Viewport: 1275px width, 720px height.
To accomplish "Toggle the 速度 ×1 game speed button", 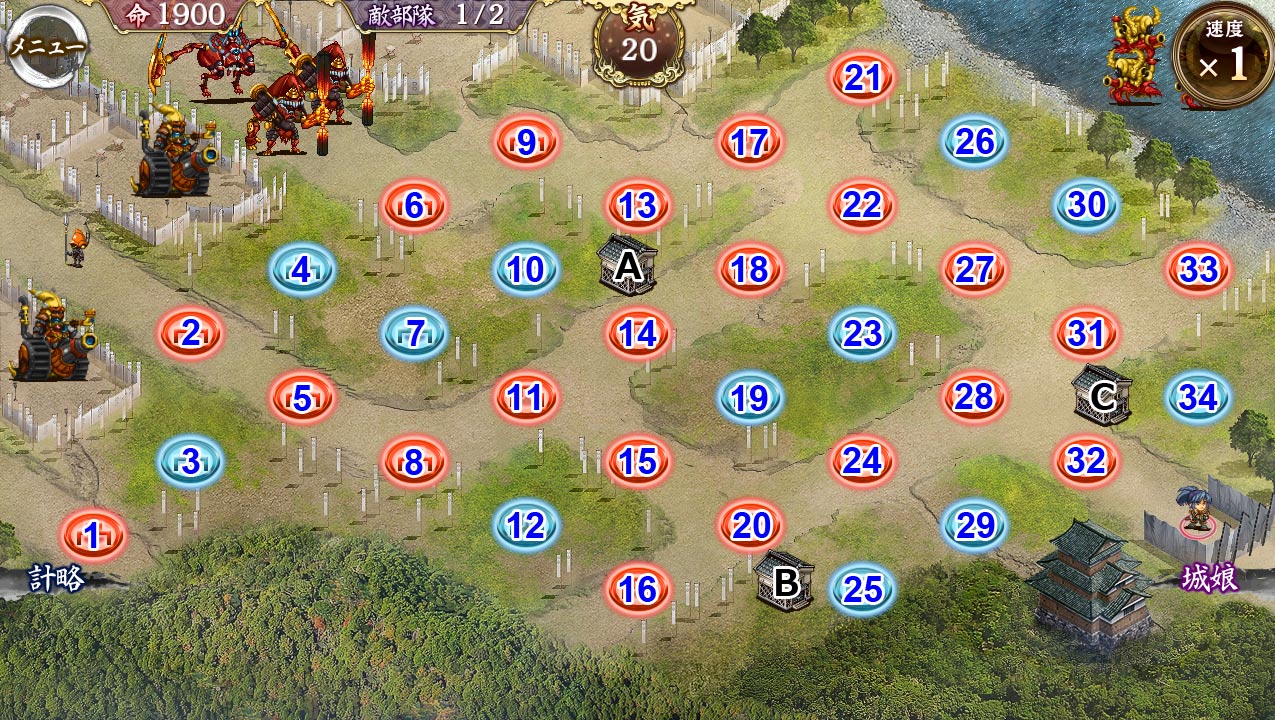I will click(1224, 55).
